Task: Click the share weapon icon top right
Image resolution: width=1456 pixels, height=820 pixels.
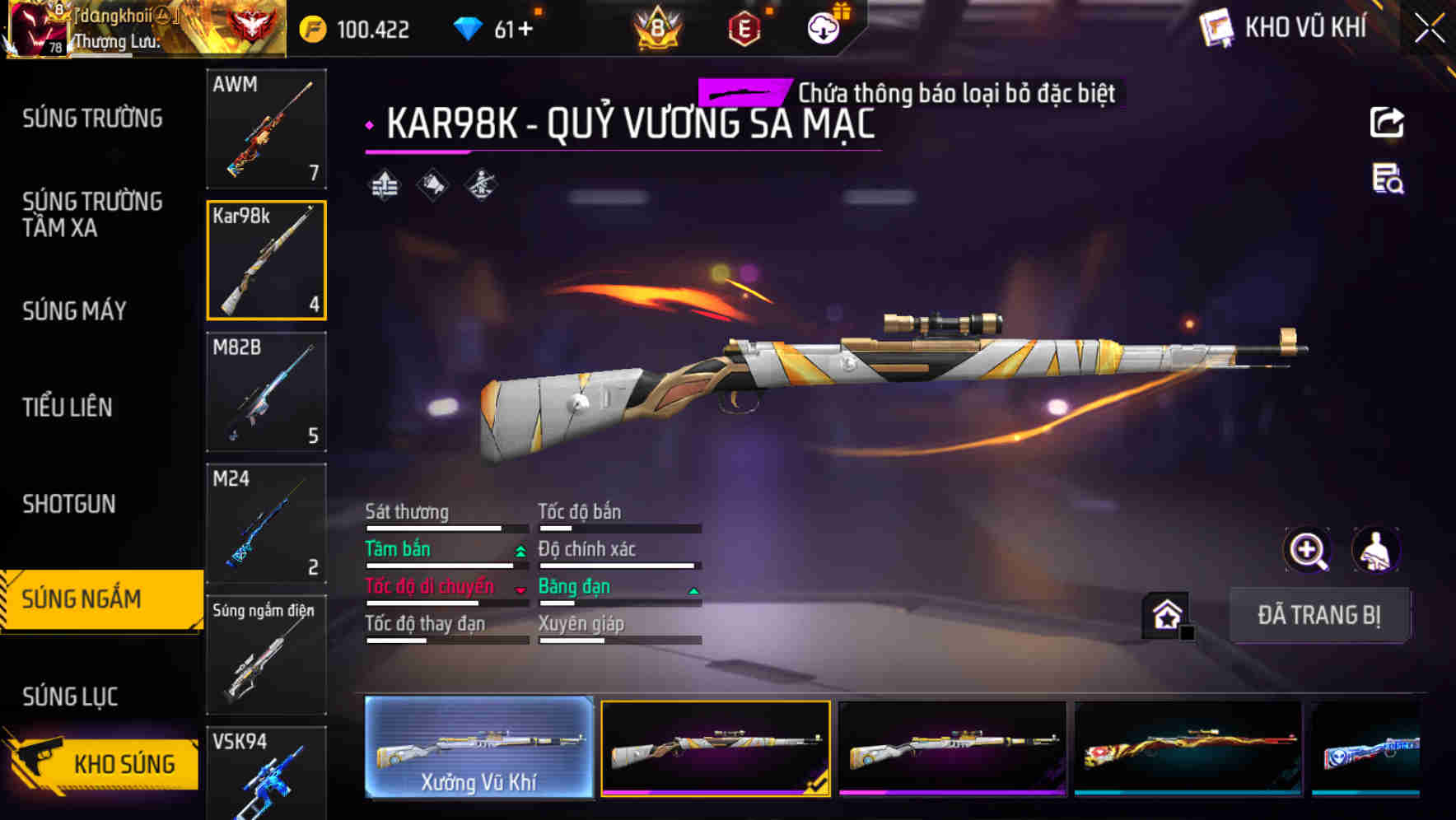Action: point(1387,122)
